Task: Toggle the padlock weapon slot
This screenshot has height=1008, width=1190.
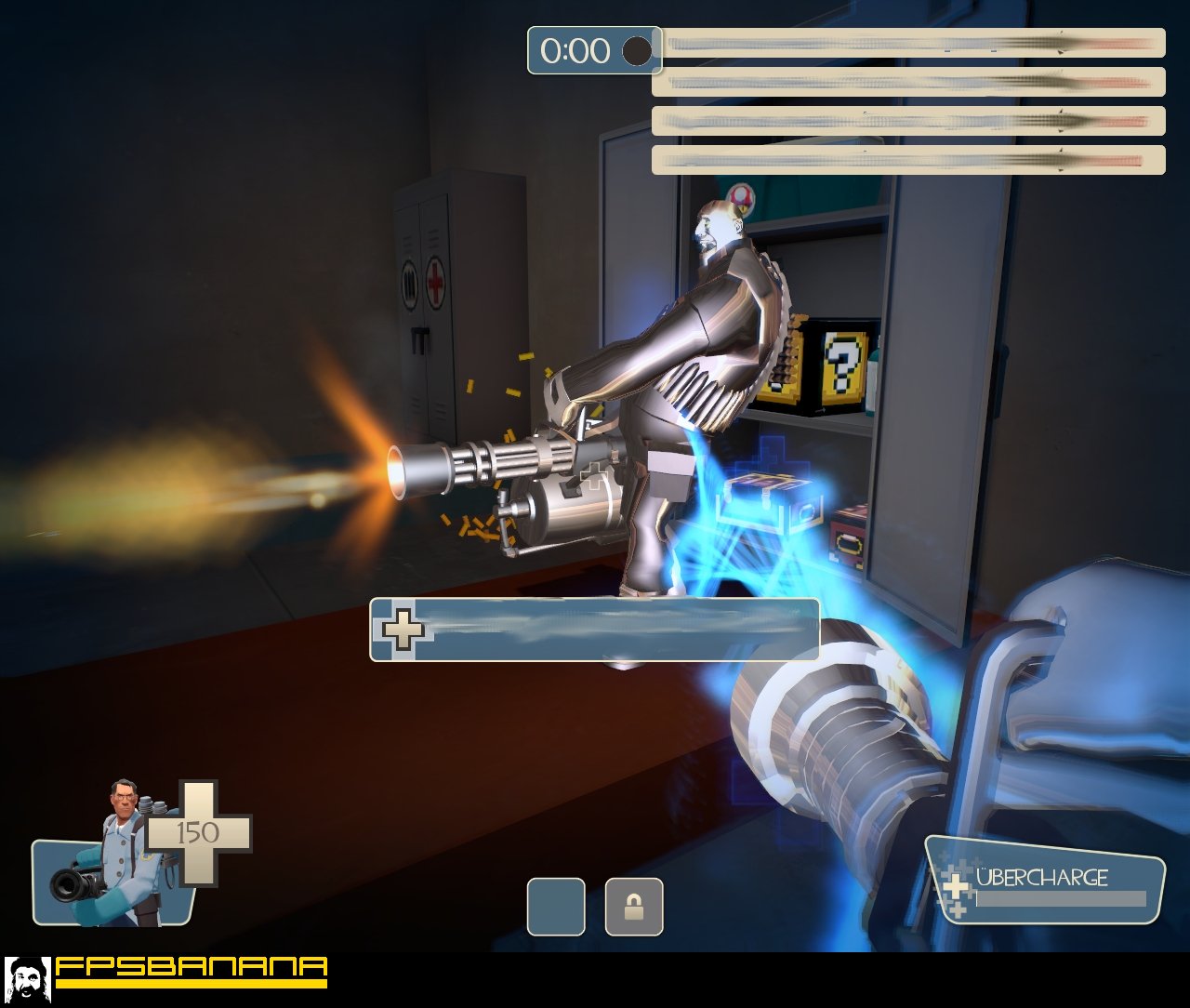Action: [x=633, y=906]
